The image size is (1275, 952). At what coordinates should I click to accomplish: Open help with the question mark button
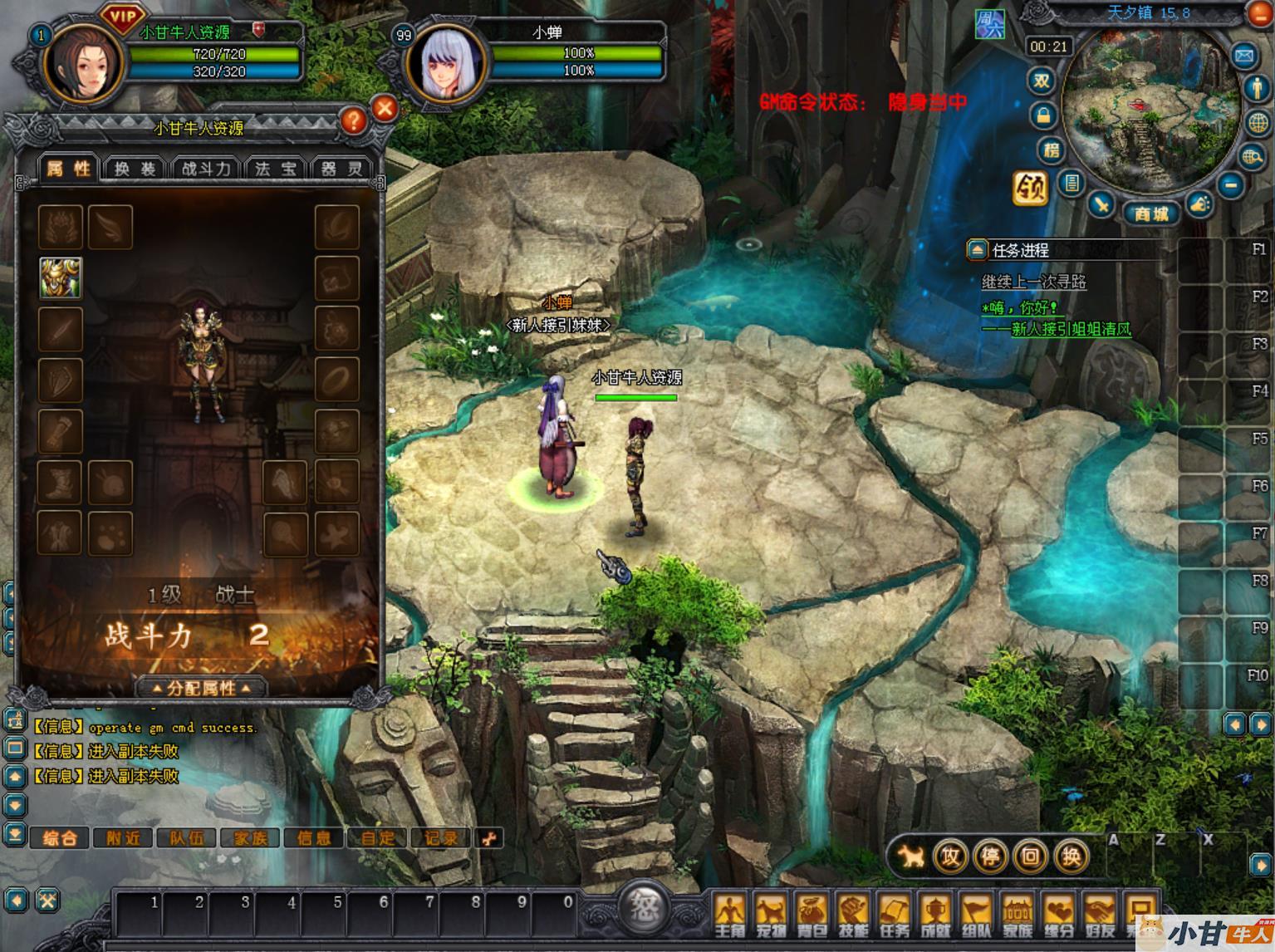click(353, 121)
